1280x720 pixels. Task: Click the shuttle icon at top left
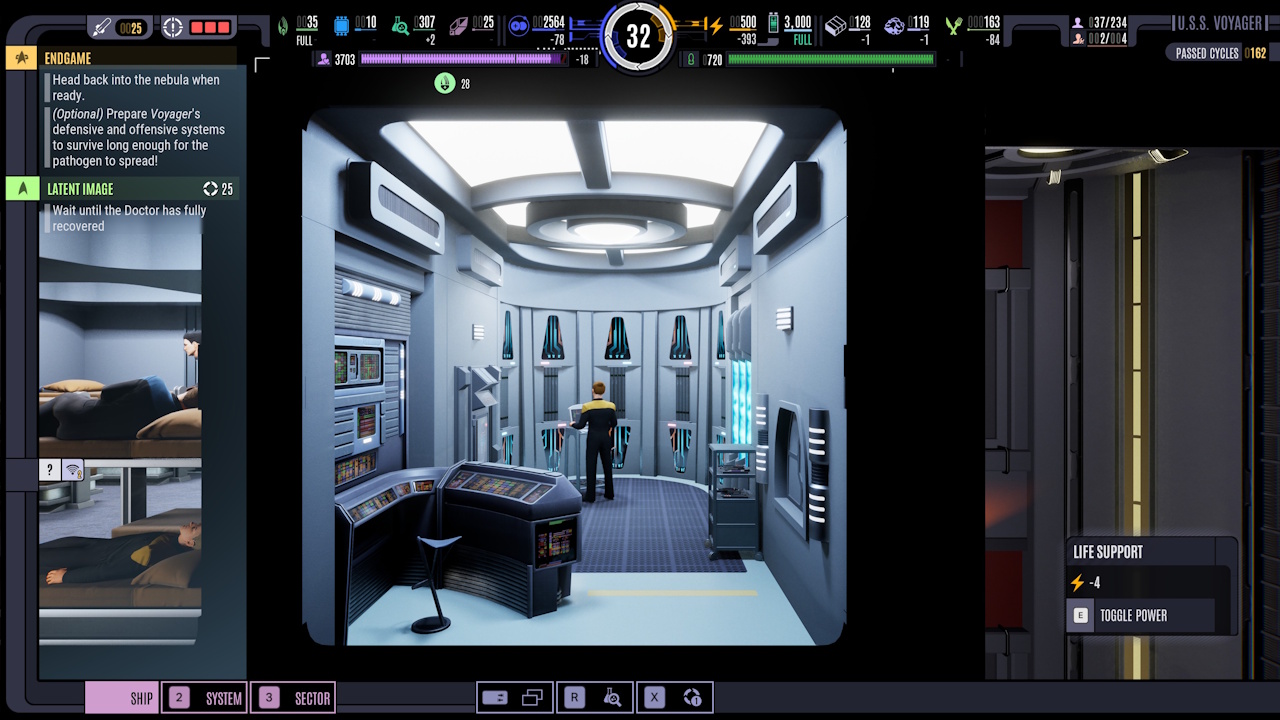click(x=102, y=27)
